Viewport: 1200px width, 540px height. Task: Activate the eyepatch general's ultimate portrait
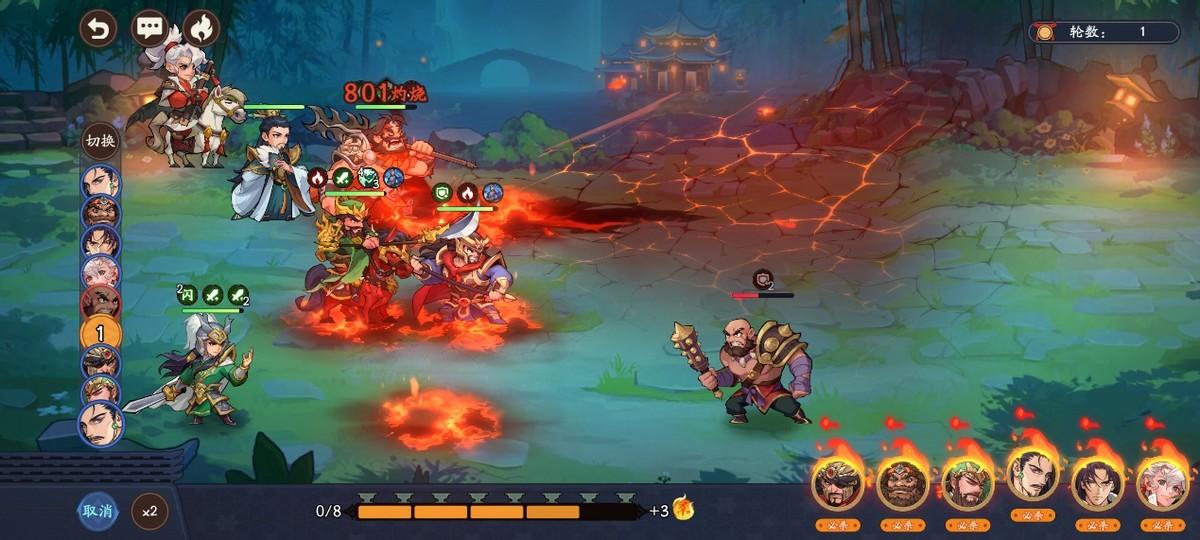(837, 484)
